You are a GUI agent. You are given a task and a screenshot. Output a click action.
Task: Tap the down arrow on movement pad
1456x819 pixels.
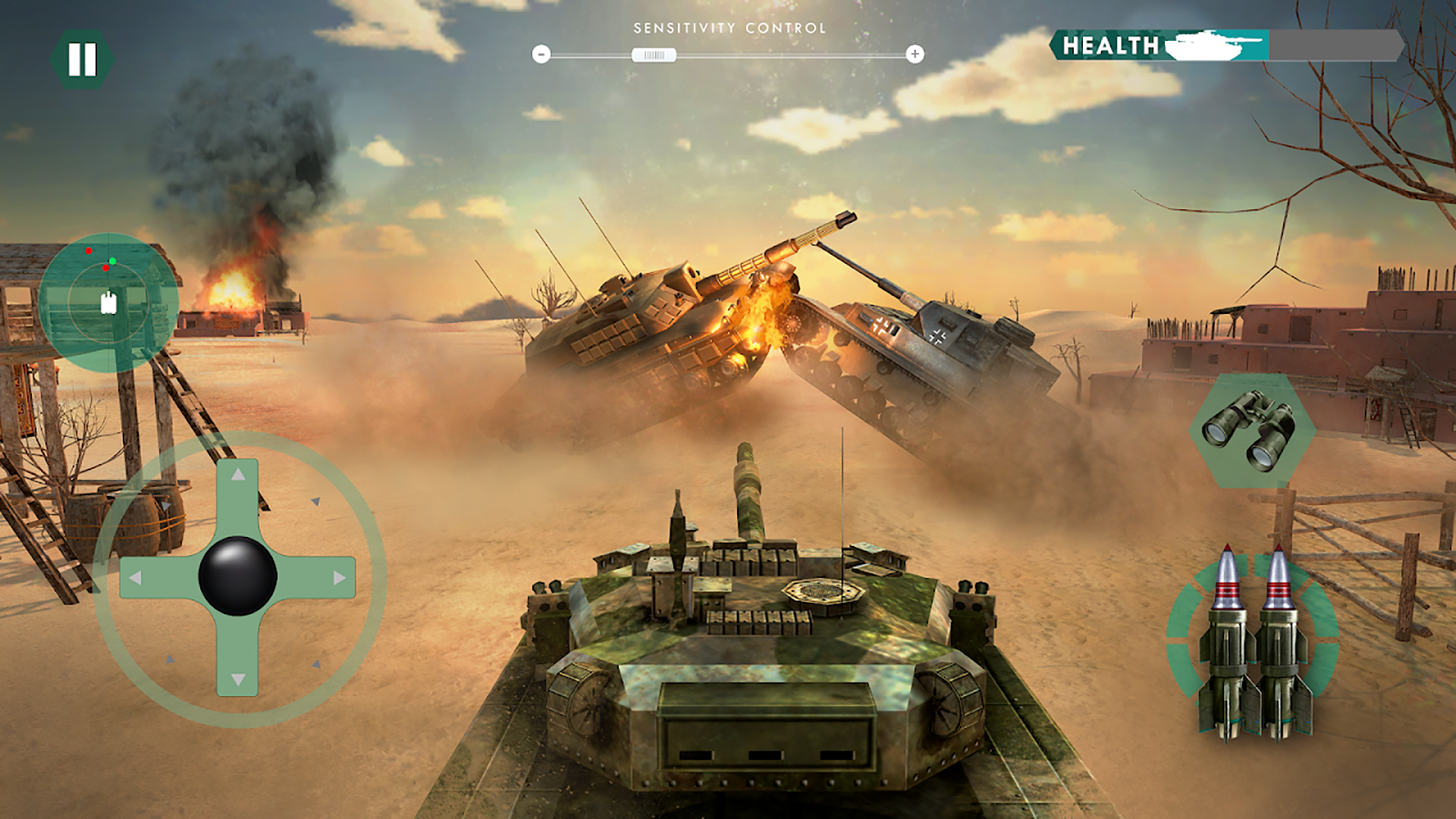tap(238, 679)
